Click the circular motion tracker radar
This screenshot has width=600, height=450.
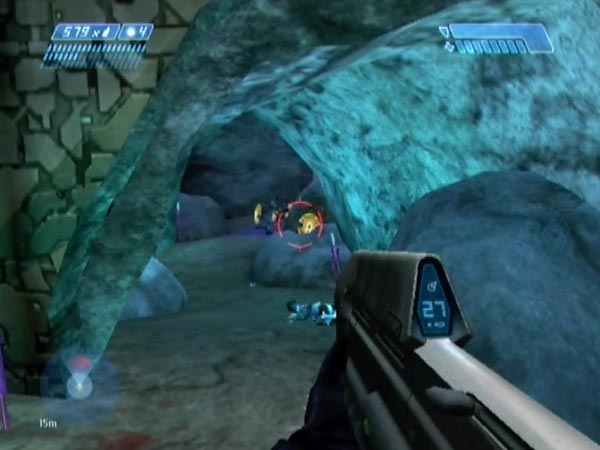pyautogui.click(x=79, y=384)
